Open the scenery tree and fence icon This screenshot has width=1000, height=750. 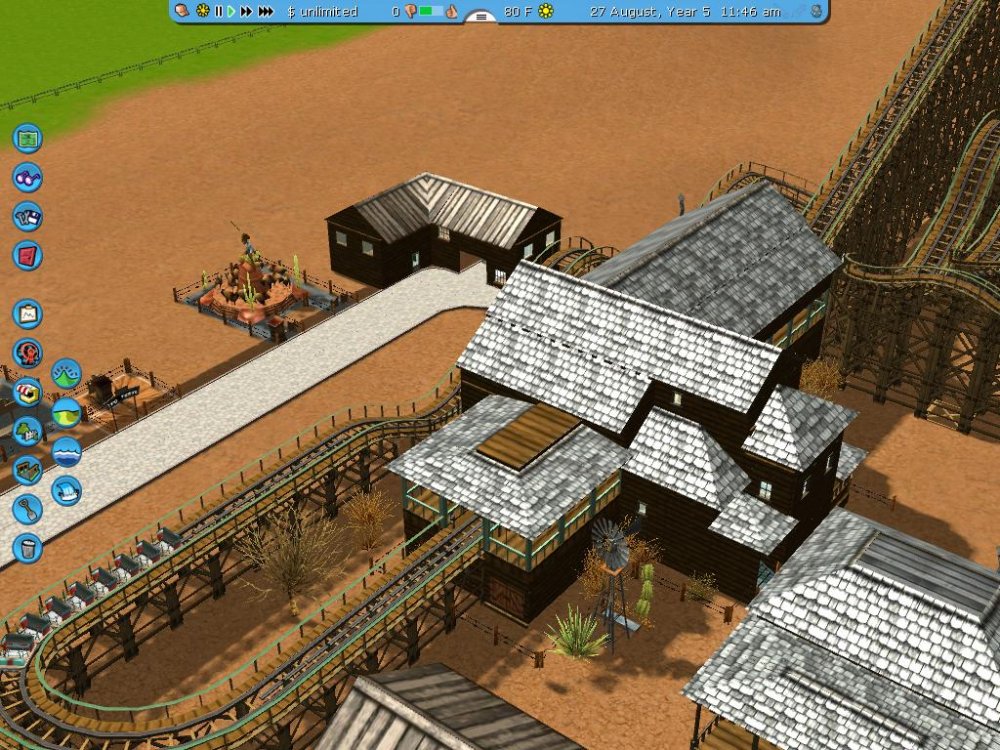click(x=27, y=431)
